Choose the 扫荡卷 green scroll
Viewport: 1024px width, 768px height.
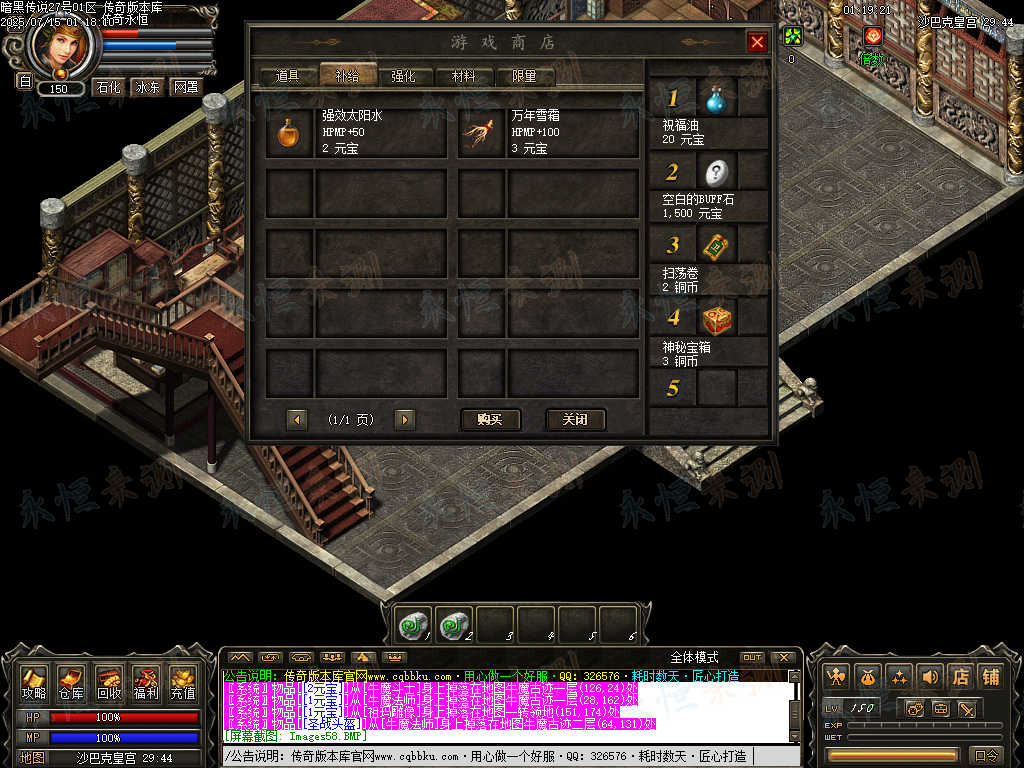[x=716, y=245]
